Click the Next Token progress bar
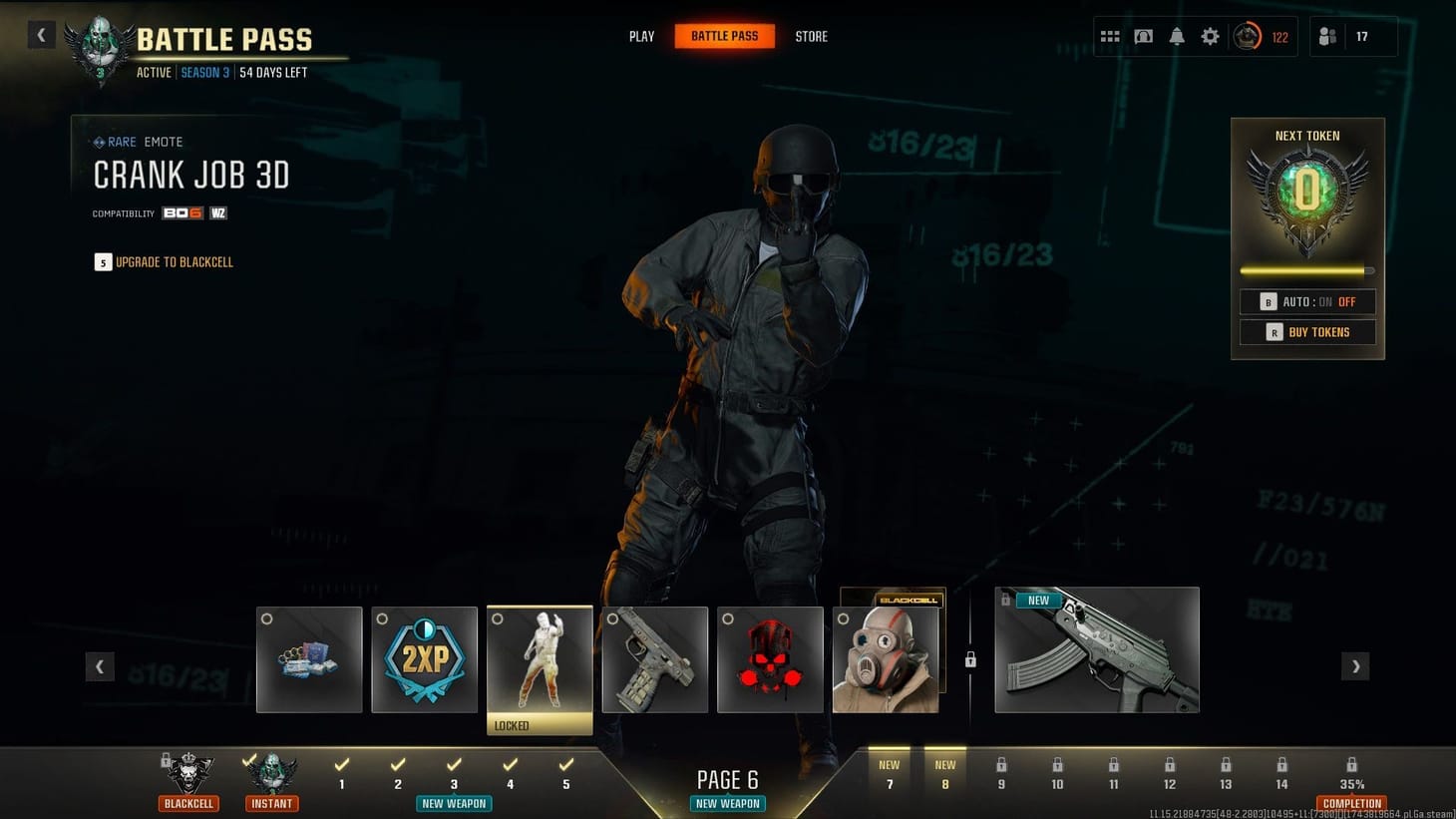Screen dimensions: 1456x819 click(x=1306, y=269)
